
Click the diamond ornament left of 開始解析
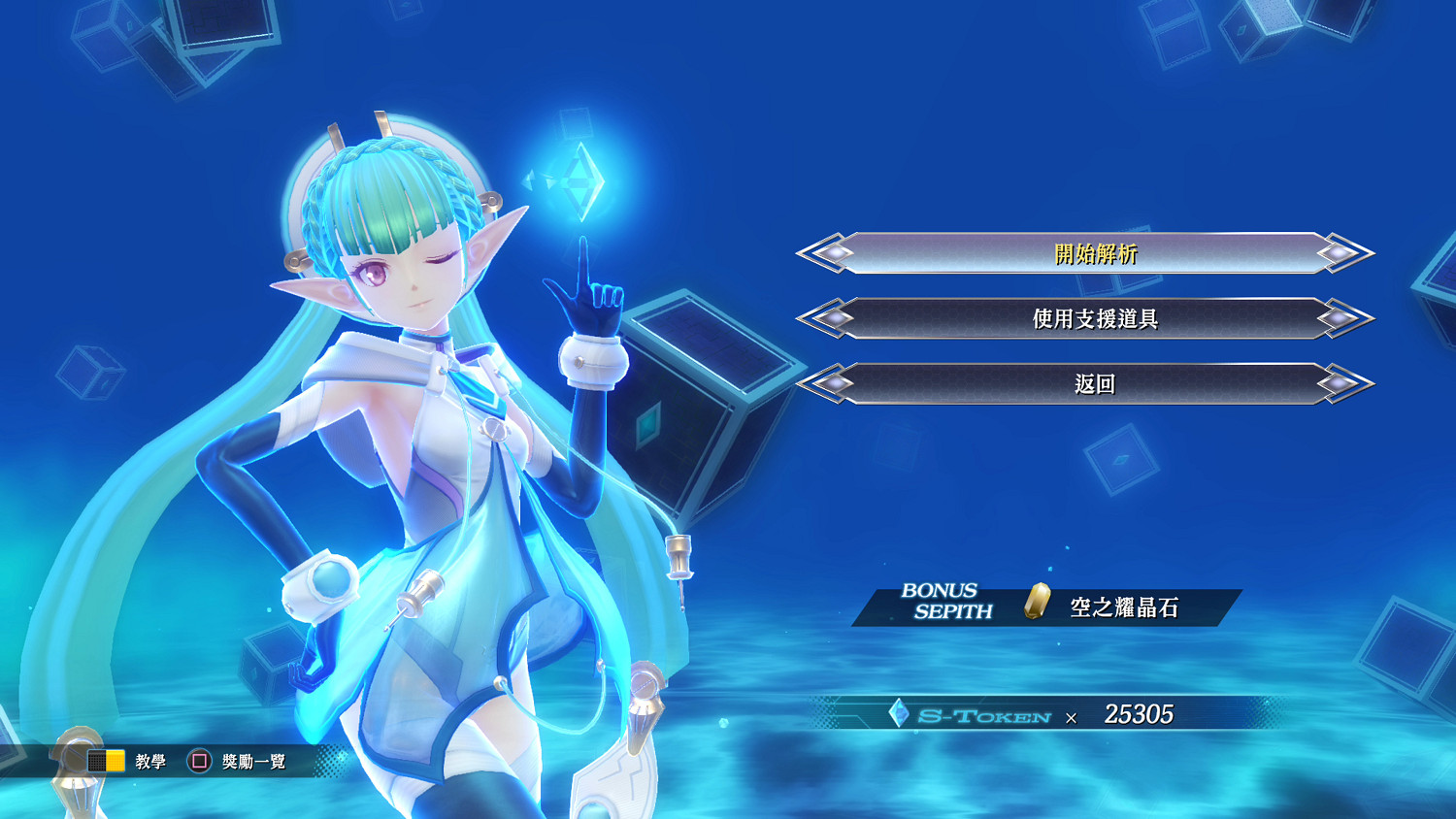[836, 253]
